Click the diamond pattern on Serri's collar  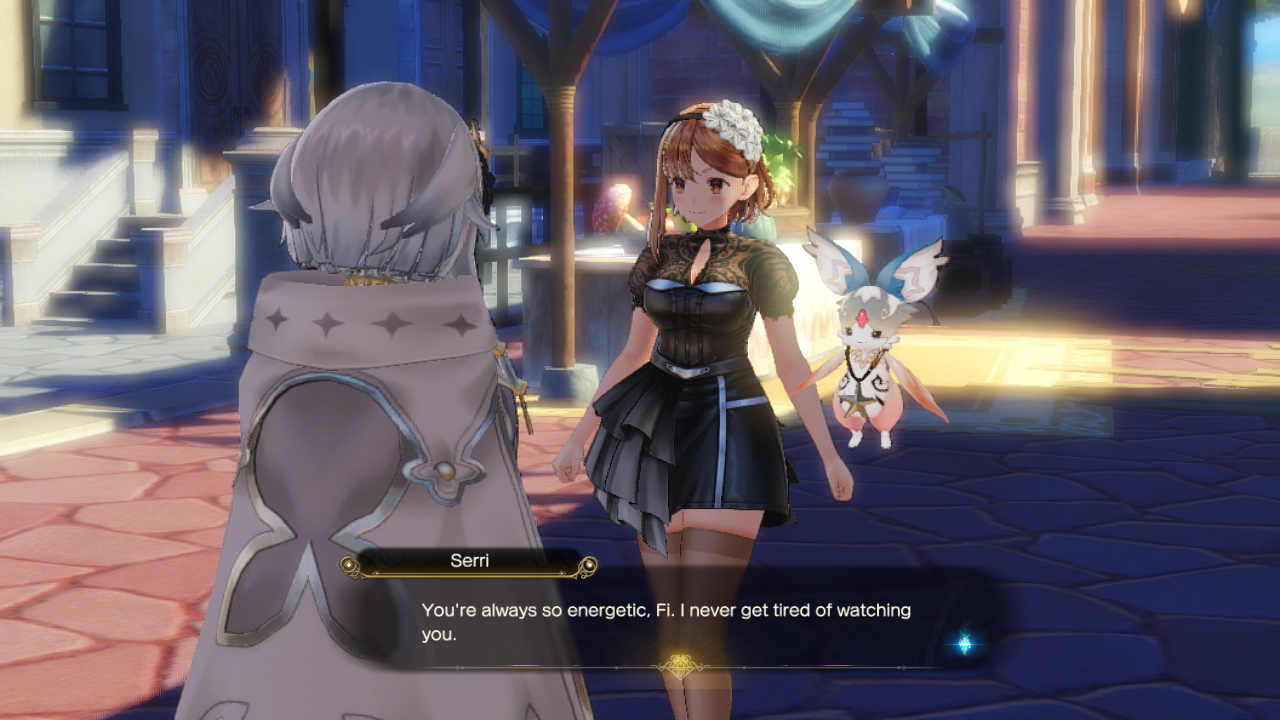[x=330, y=325]
